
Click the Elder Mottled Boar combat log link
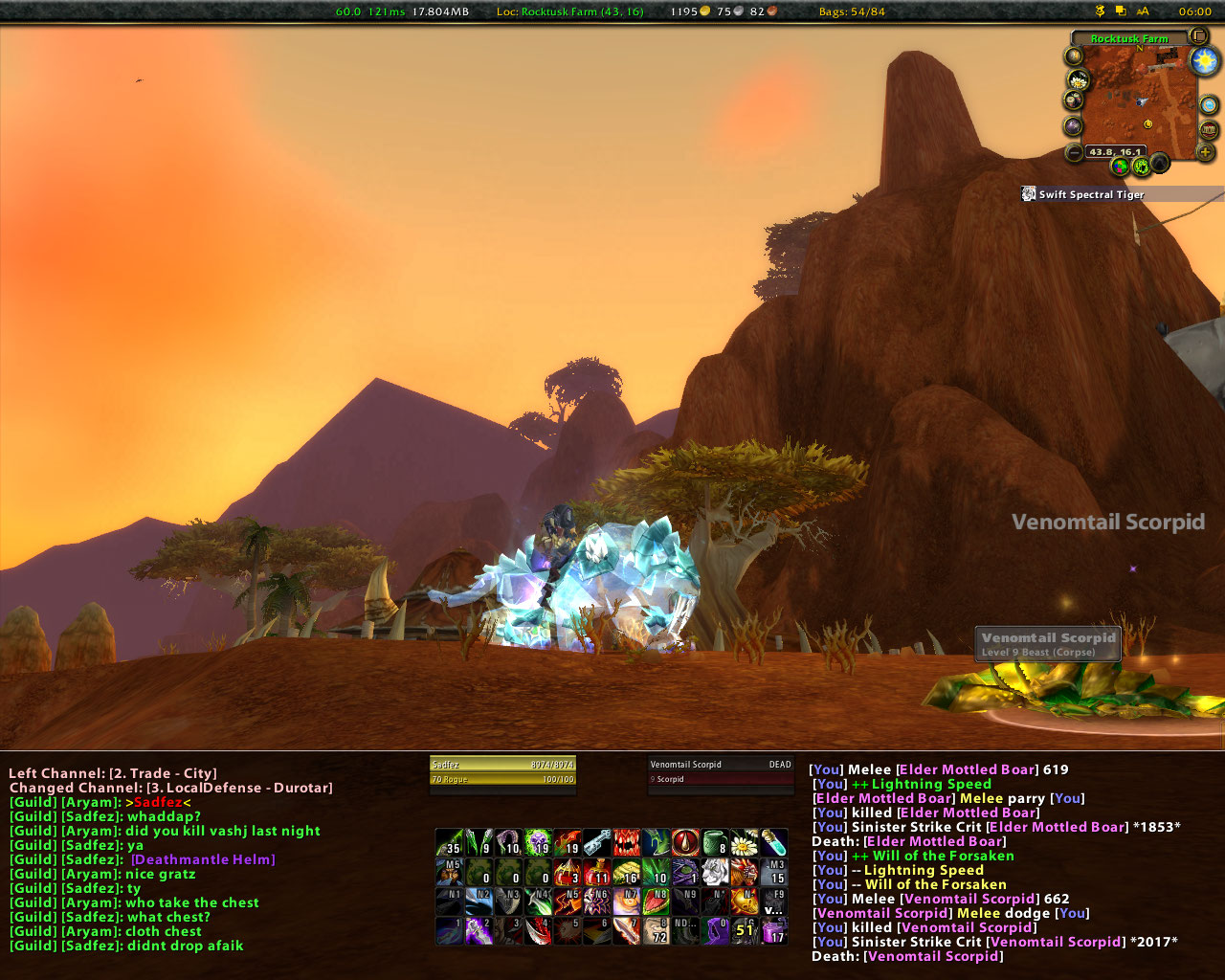(967, 769)
